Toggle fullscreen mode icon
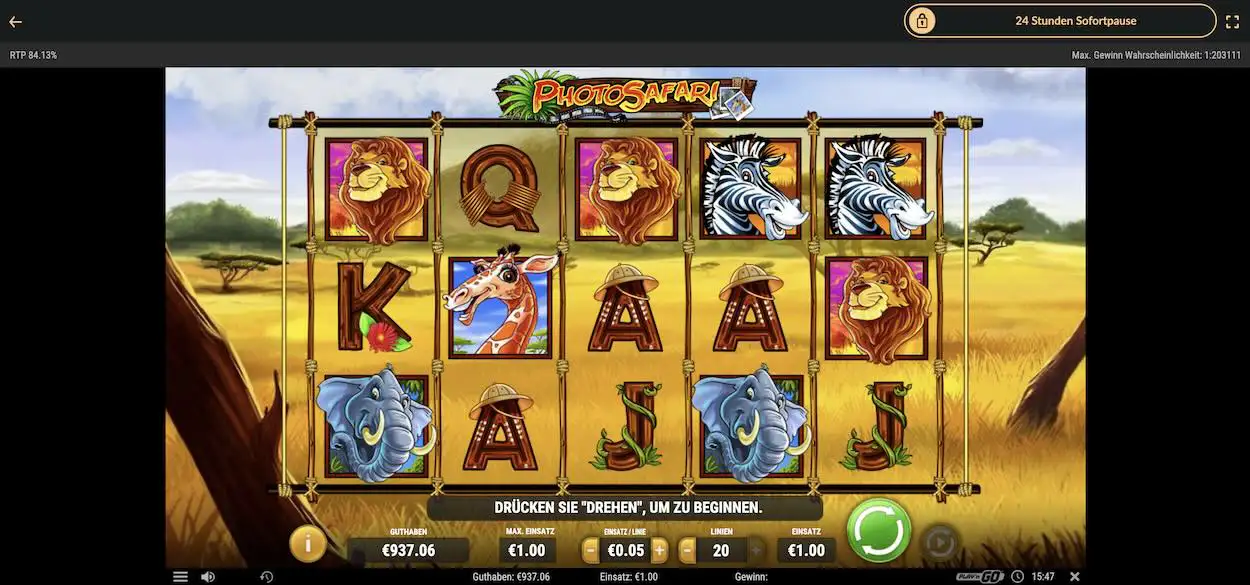1250x585 pixels. pos(1232,21)
